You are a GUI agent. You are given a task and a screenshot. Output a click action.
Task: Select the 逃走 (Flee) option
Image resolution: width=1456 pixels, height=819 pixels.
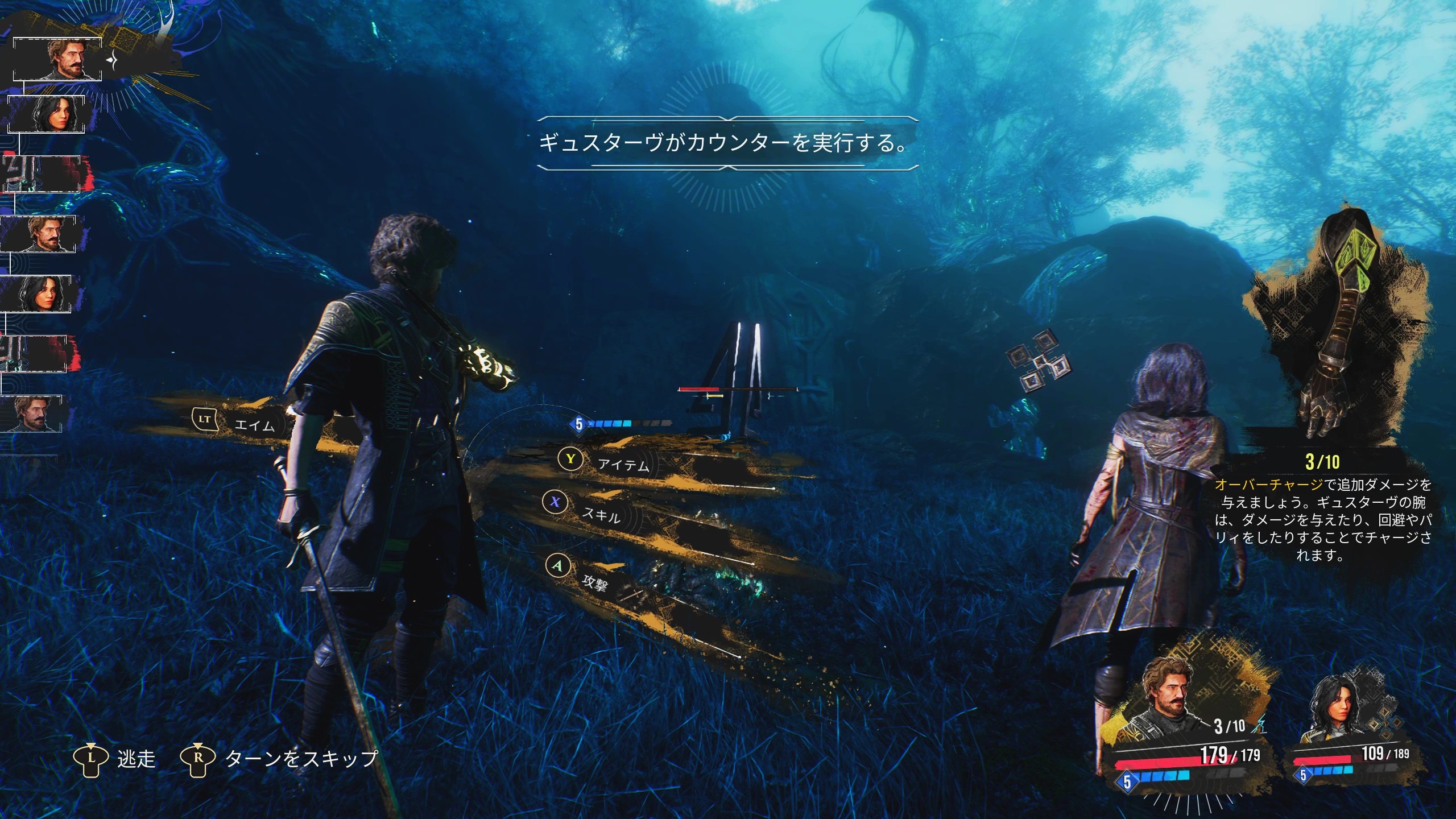[x=135, y=759]
